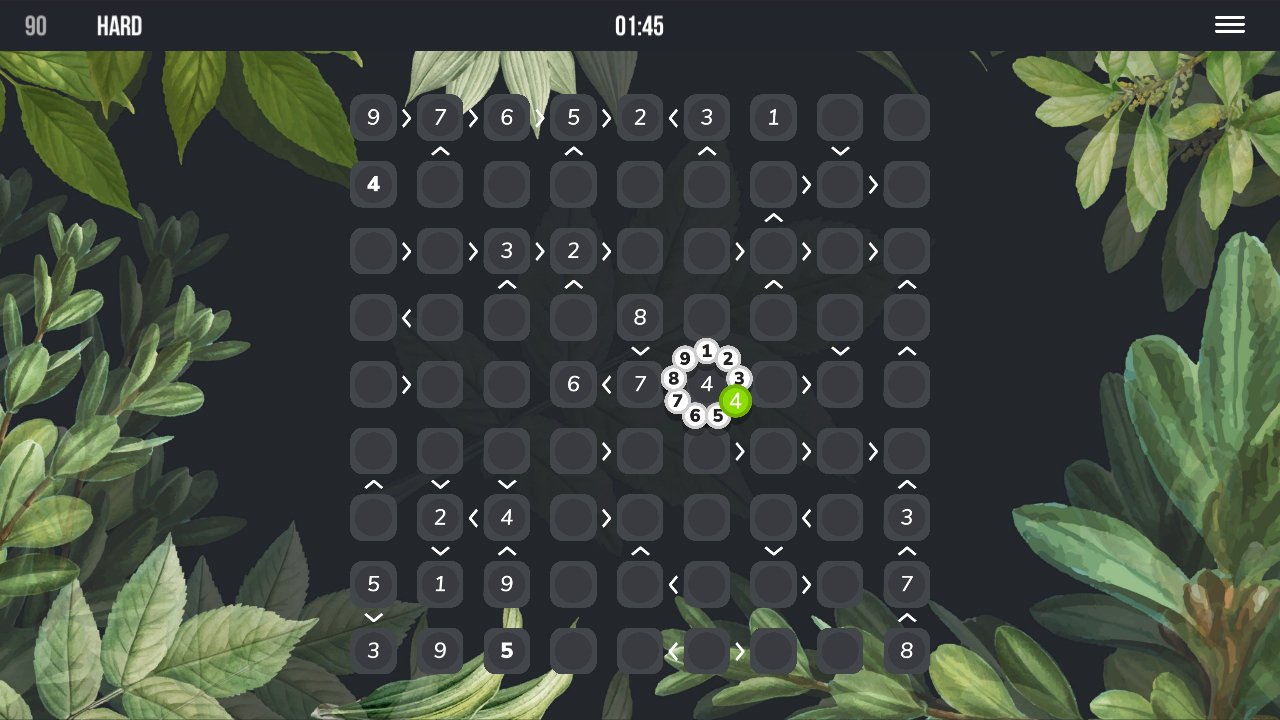
Task: Select 2 on the radial number picker
Action: (727, 358)
